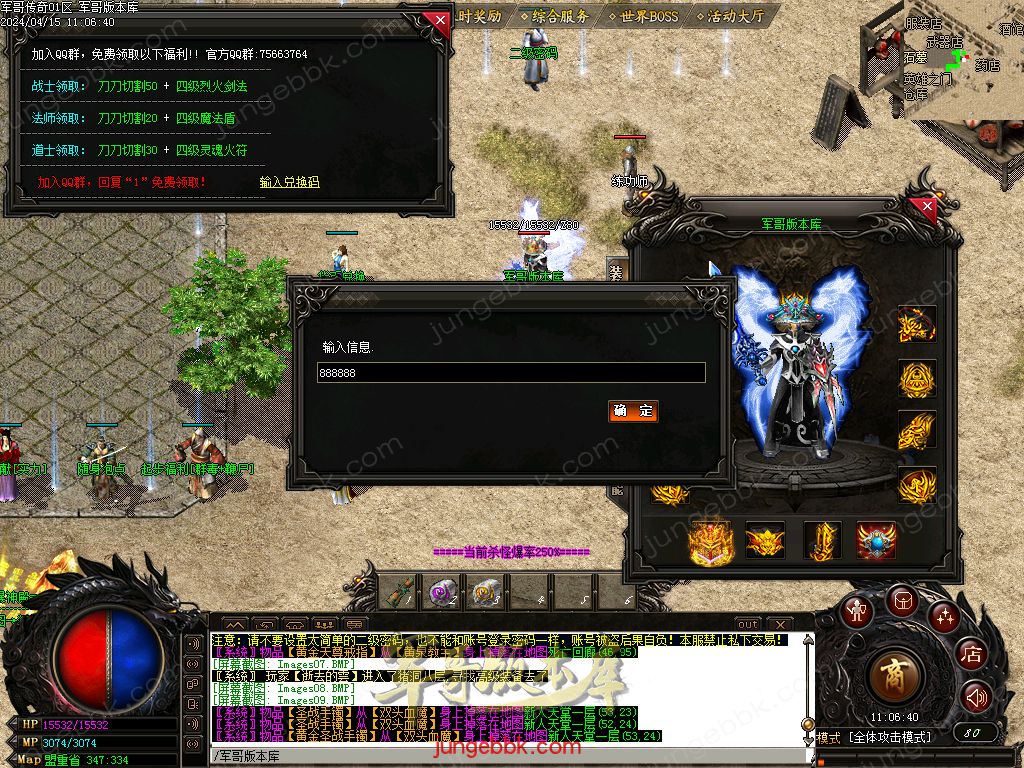
Task: Open the character sheet warrior icon
Action: [x=856, y=612]
